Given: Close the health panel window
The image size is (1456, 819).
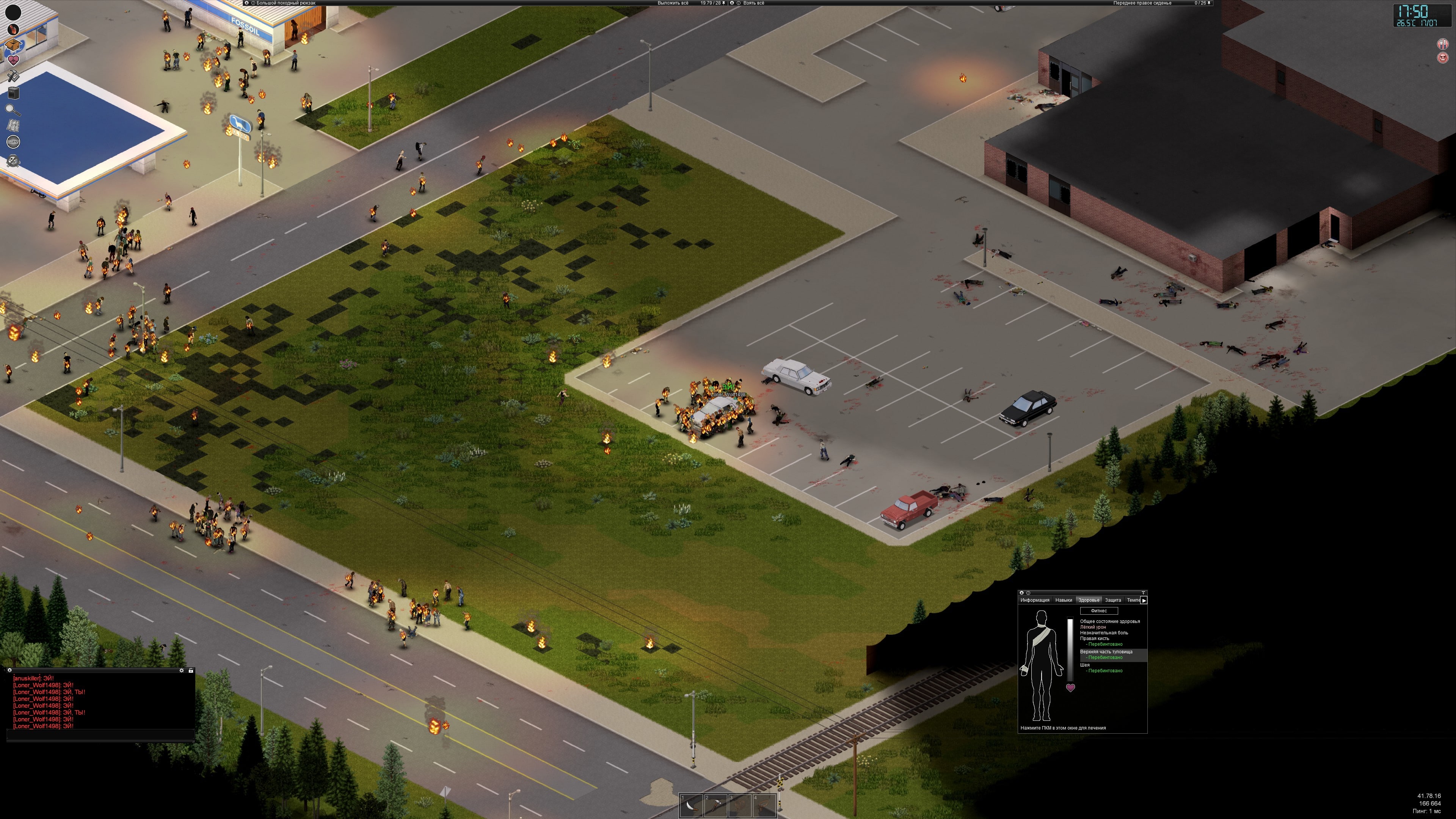Looking at the screenshot, I should 1022,593.
